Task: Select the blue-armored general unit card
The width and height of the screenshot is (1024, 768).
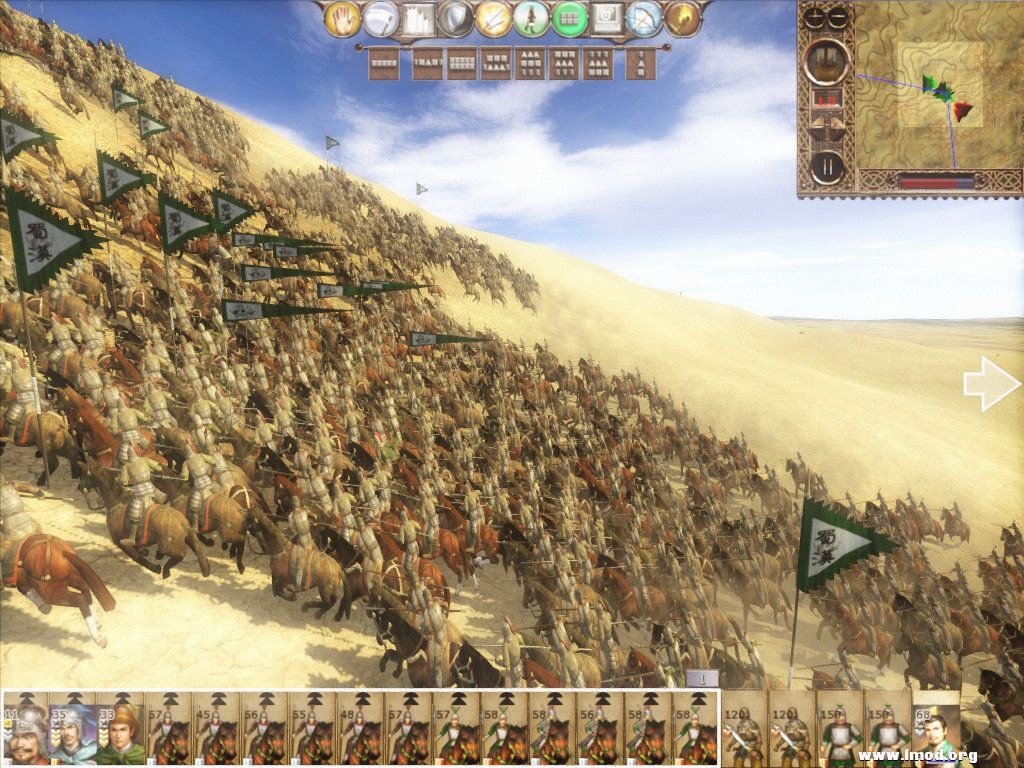Action: (x=73, y=732)
